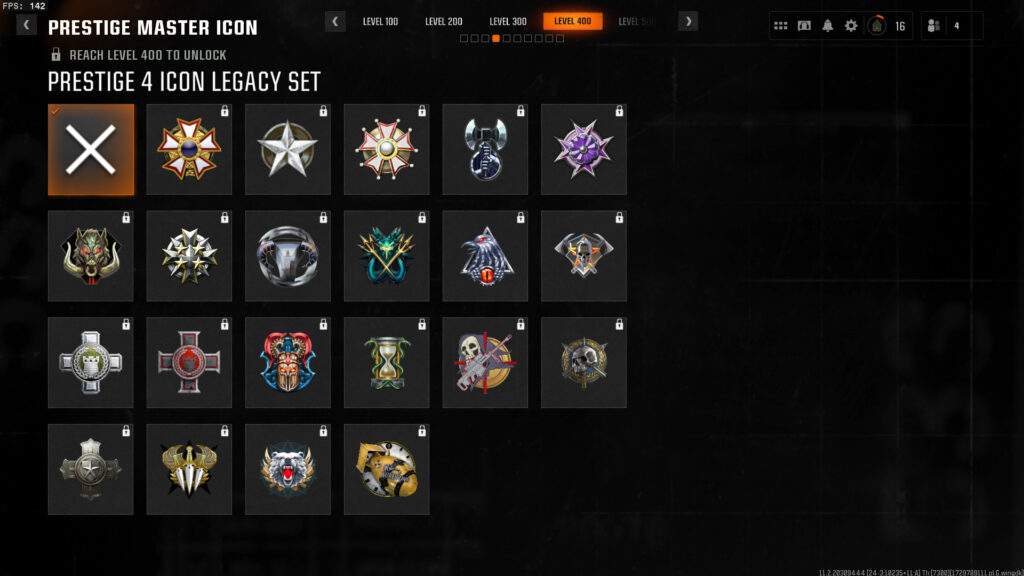1024x576 pixels.
Task: Open the notifications bell
Action: coord(828,26)
